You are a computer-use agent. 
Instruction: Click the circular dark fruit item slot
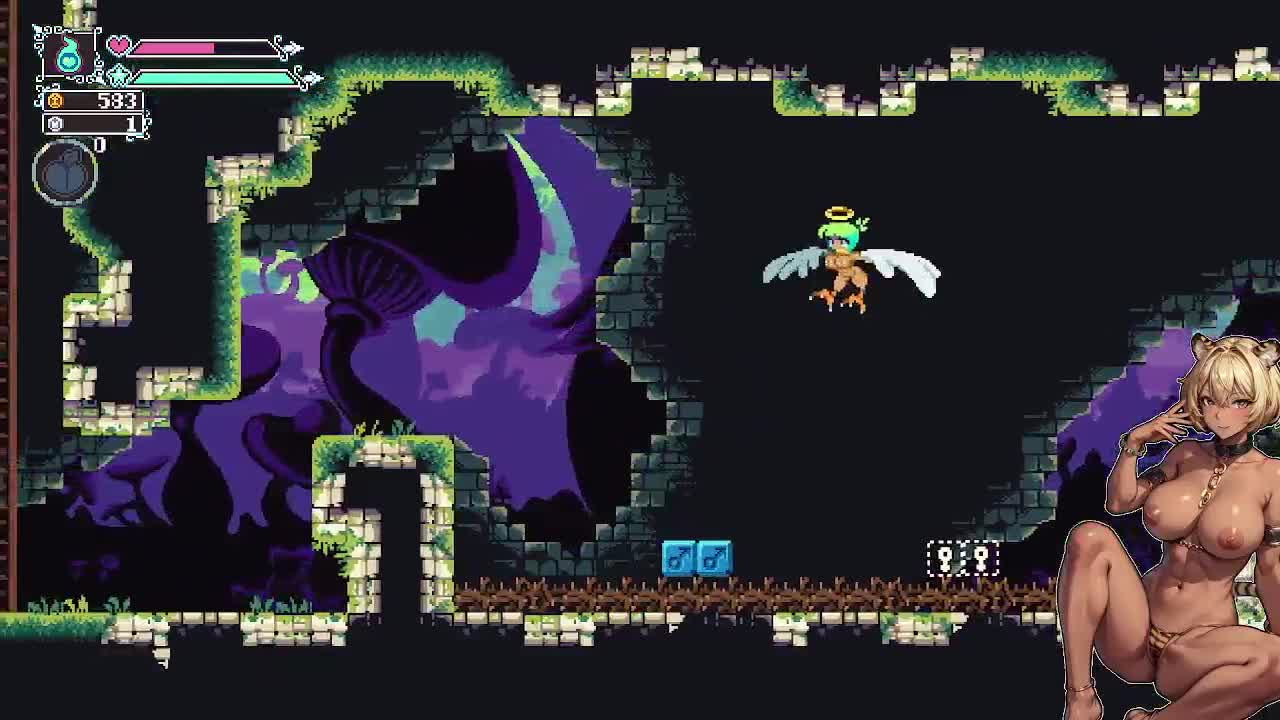[65, 173]
